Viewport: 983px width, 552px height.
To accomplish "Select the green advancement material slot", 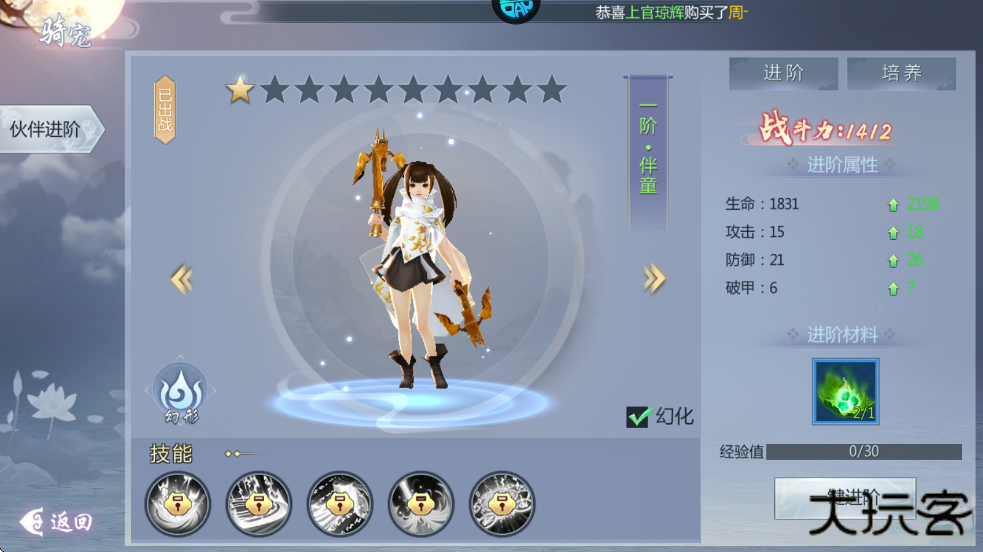I will (x=845, y=392).
